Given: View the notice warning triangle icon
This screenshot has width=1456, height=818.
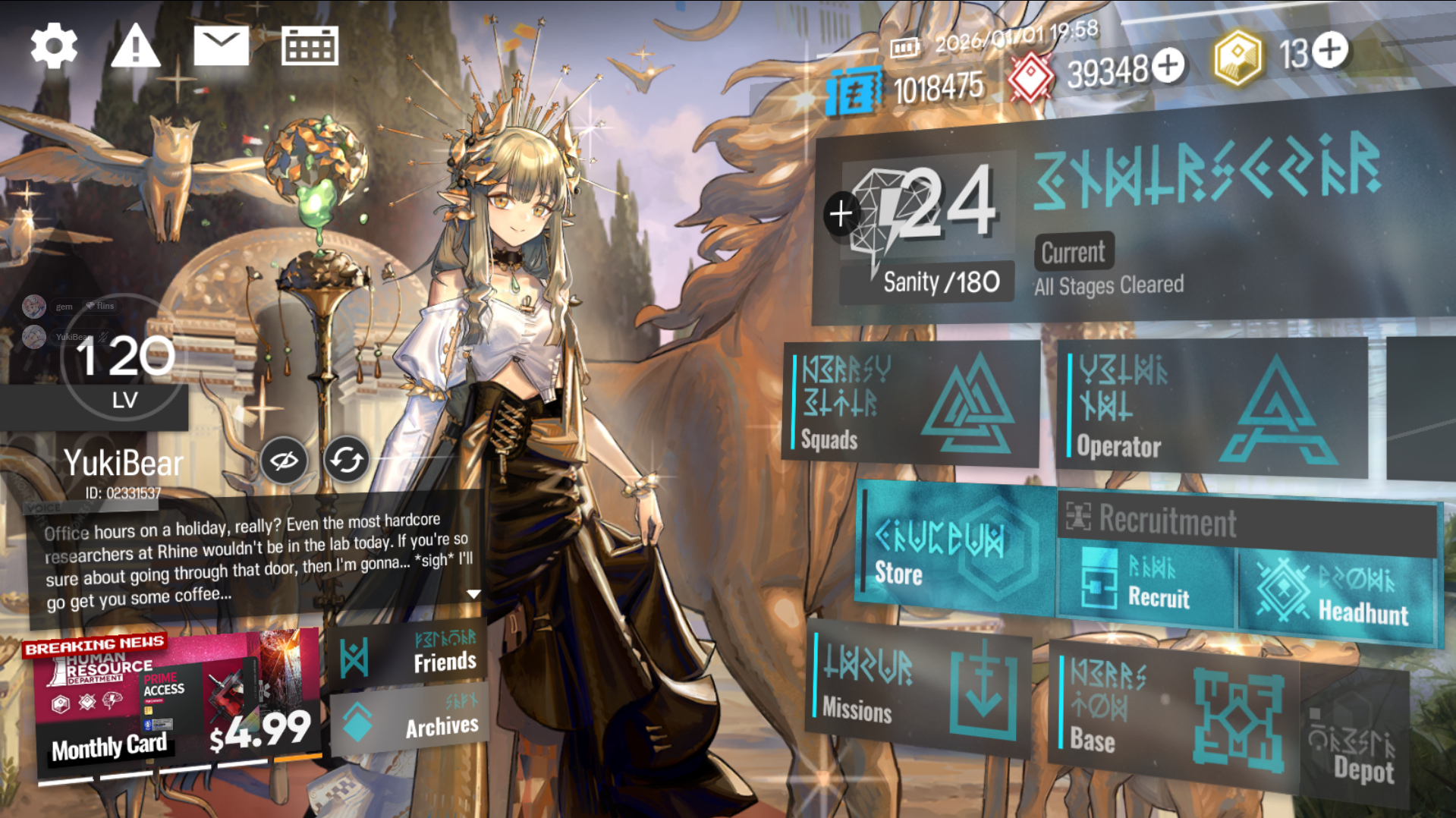Looking at the screenshot, I should tap(135, 46).
